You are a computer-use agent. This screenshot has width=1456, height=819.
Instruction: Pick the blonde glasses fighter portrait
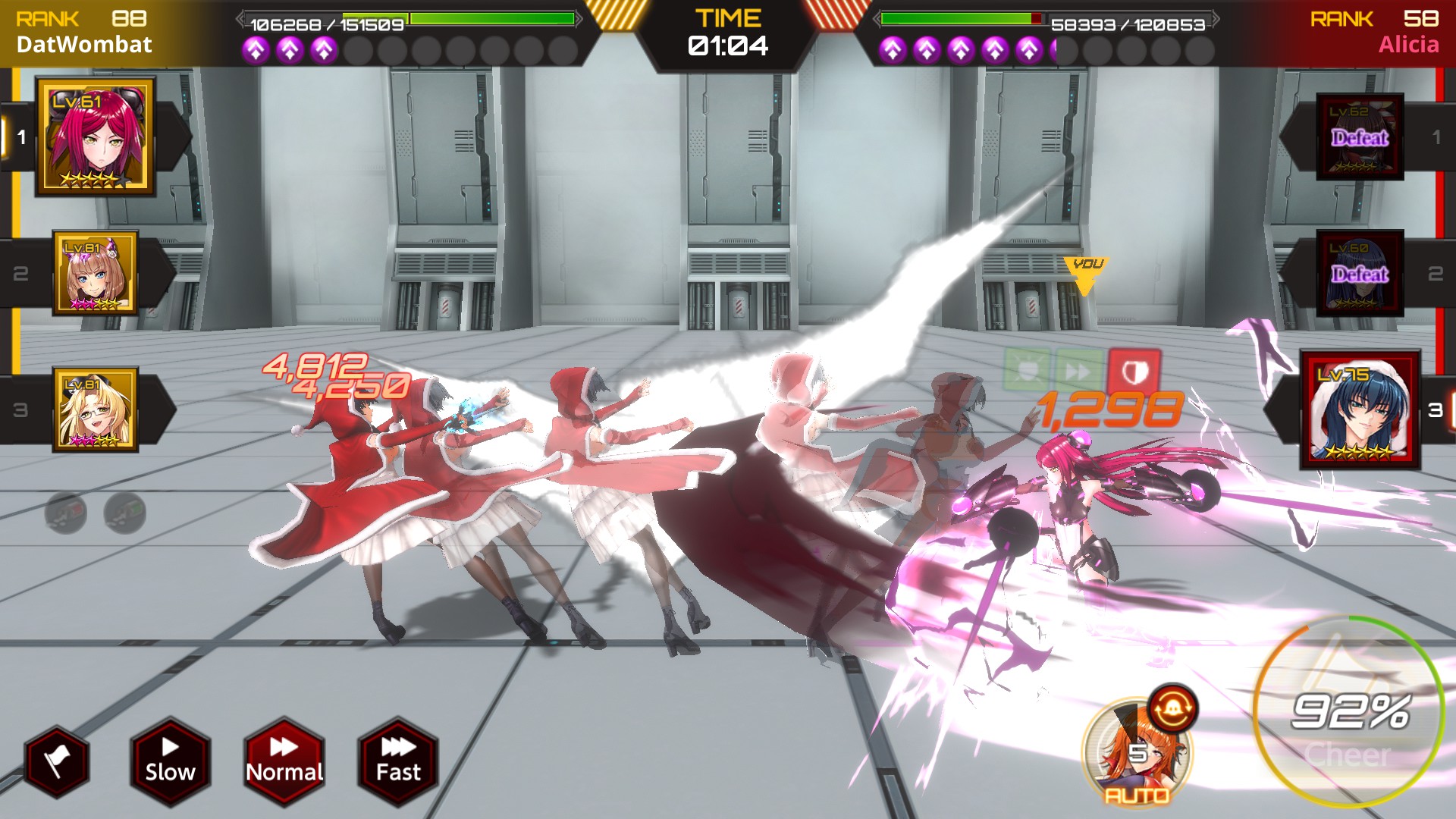pos(96,409)
